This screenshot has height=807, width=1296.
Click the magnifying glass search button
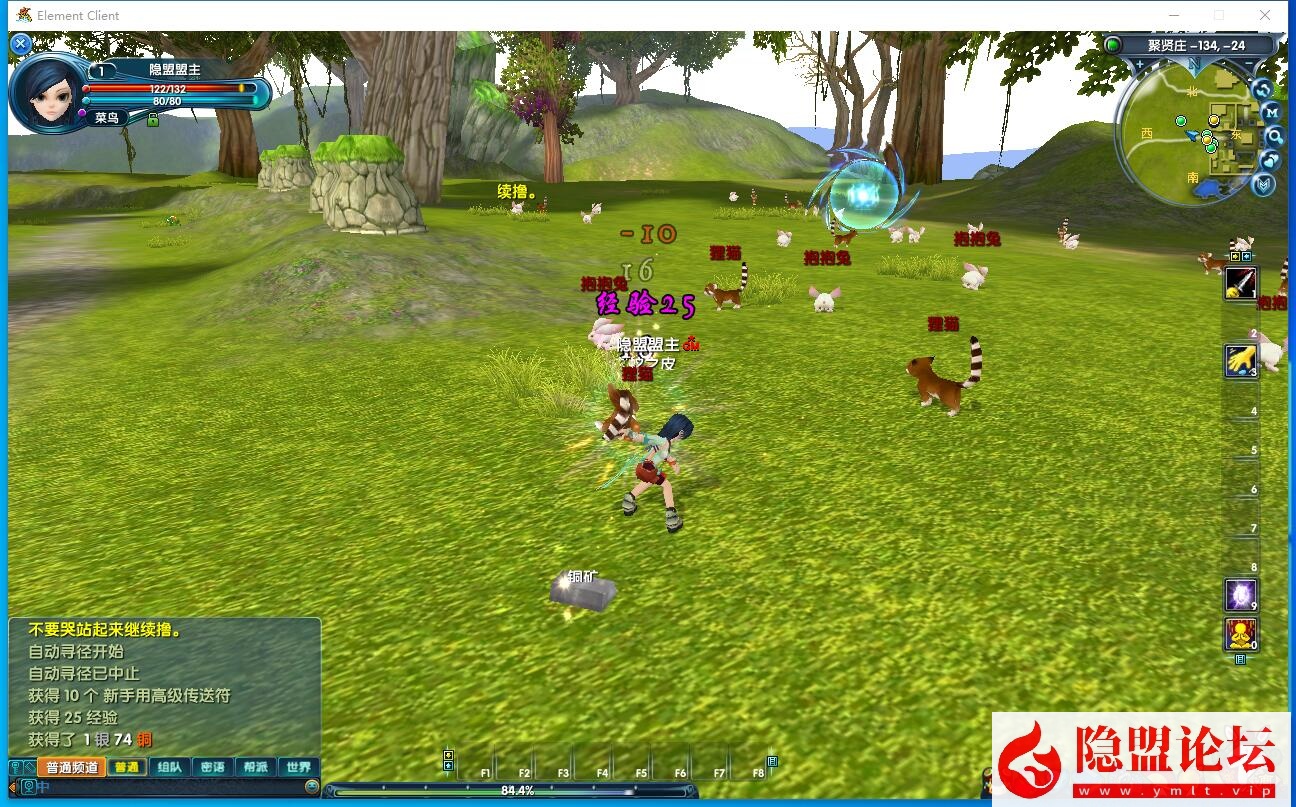pyautogui.click(x=1274, y=136)
